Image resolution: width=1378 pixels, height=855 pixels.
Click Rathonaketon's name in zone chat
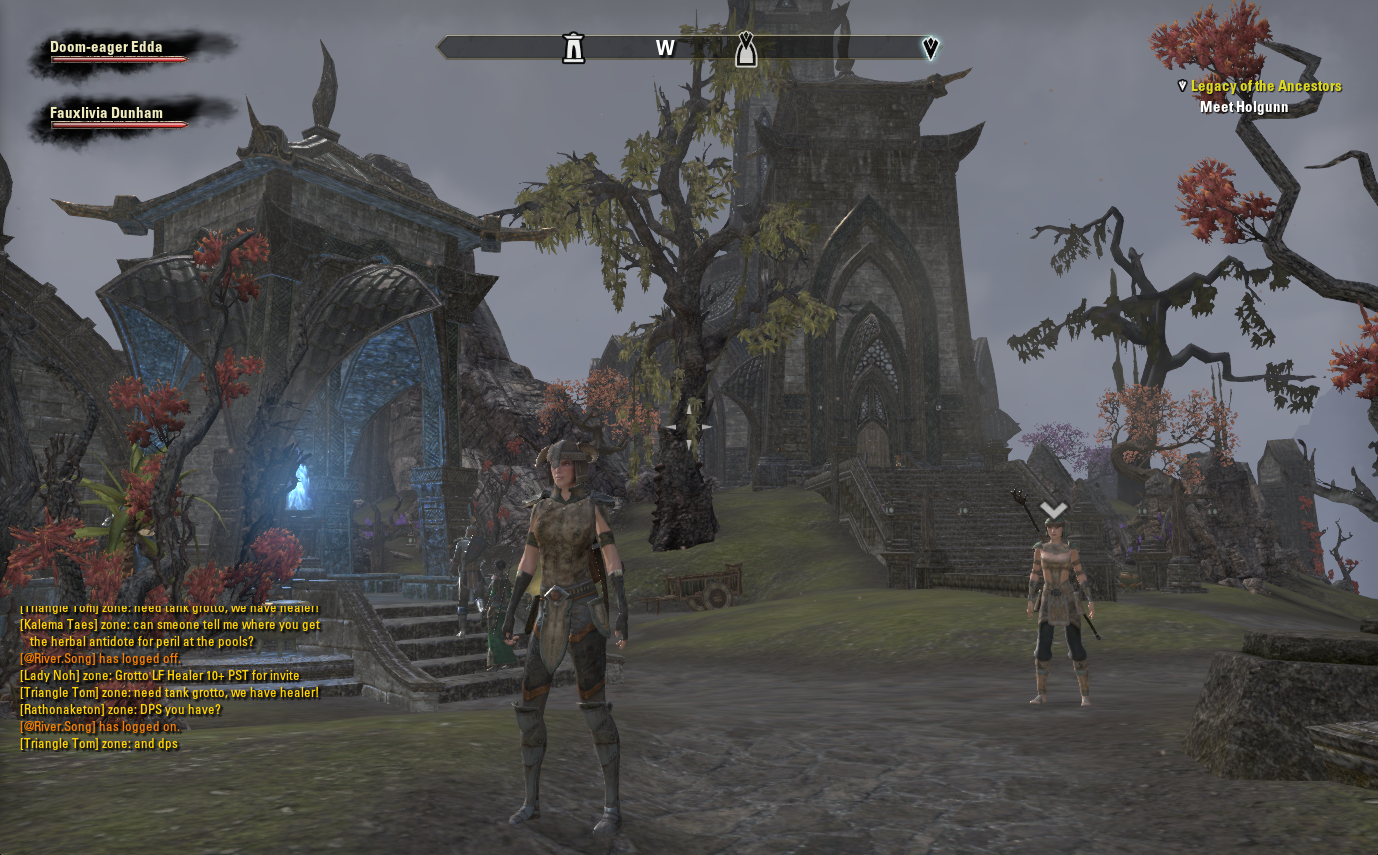click(62, 710)
